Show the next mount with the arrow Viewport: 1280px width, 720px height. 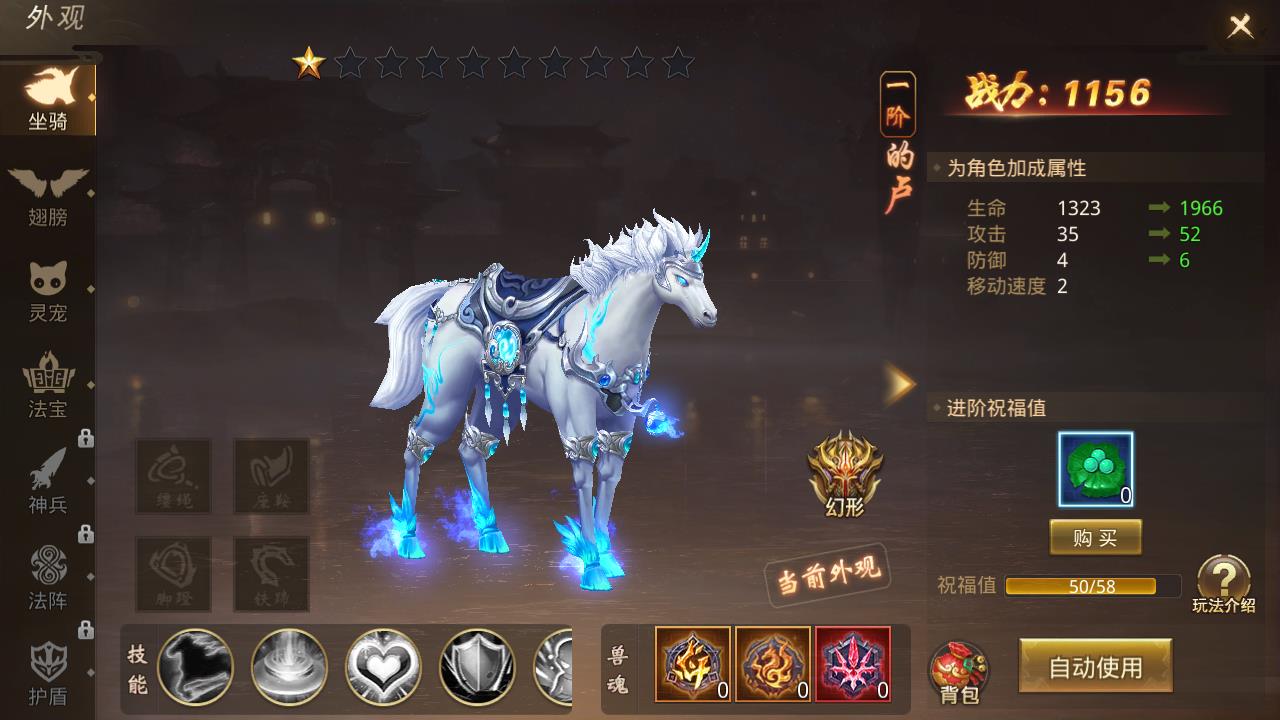899,384
